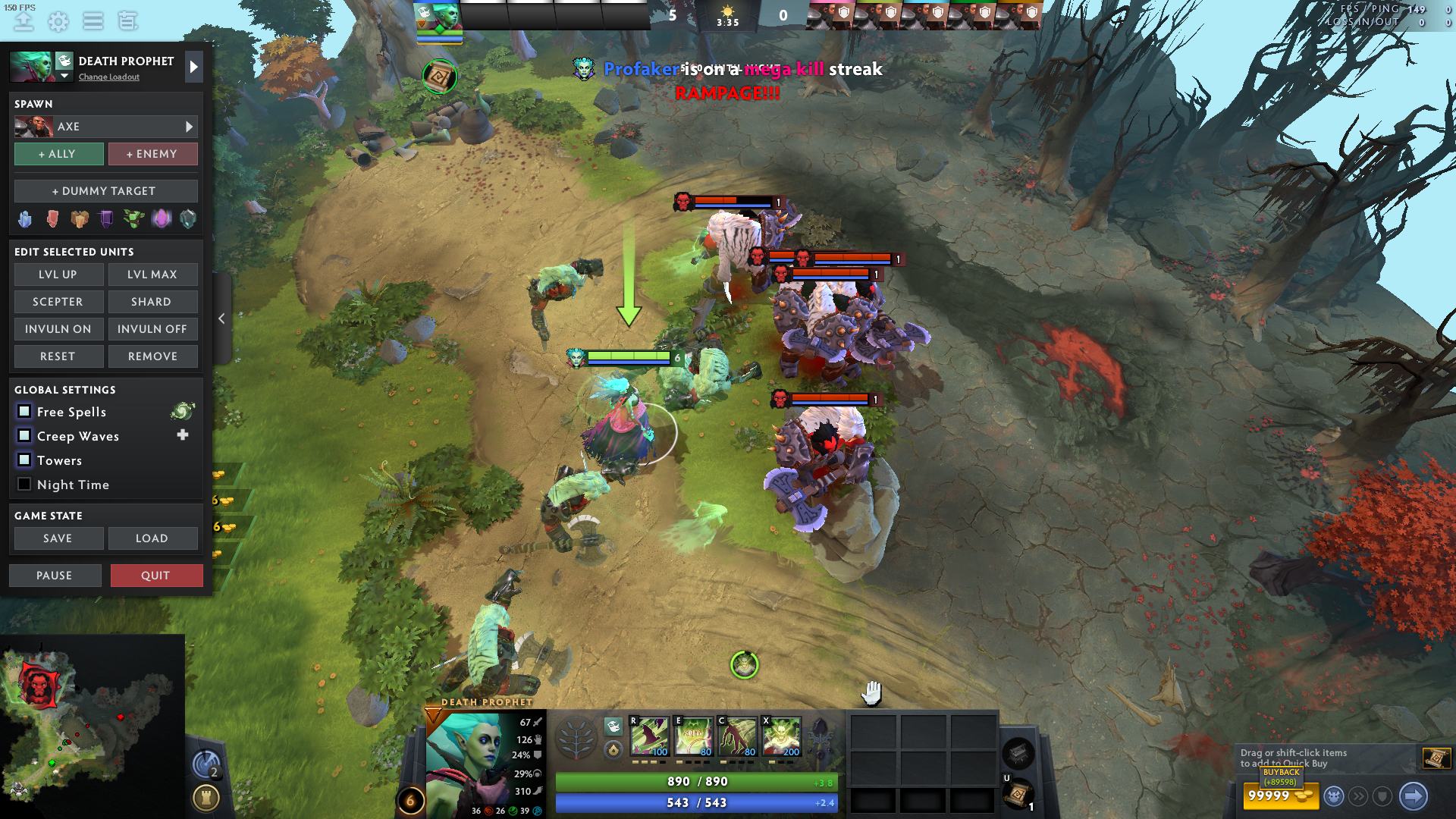
Task: Max out level using LVL MAX
Action: coord(152,275)
